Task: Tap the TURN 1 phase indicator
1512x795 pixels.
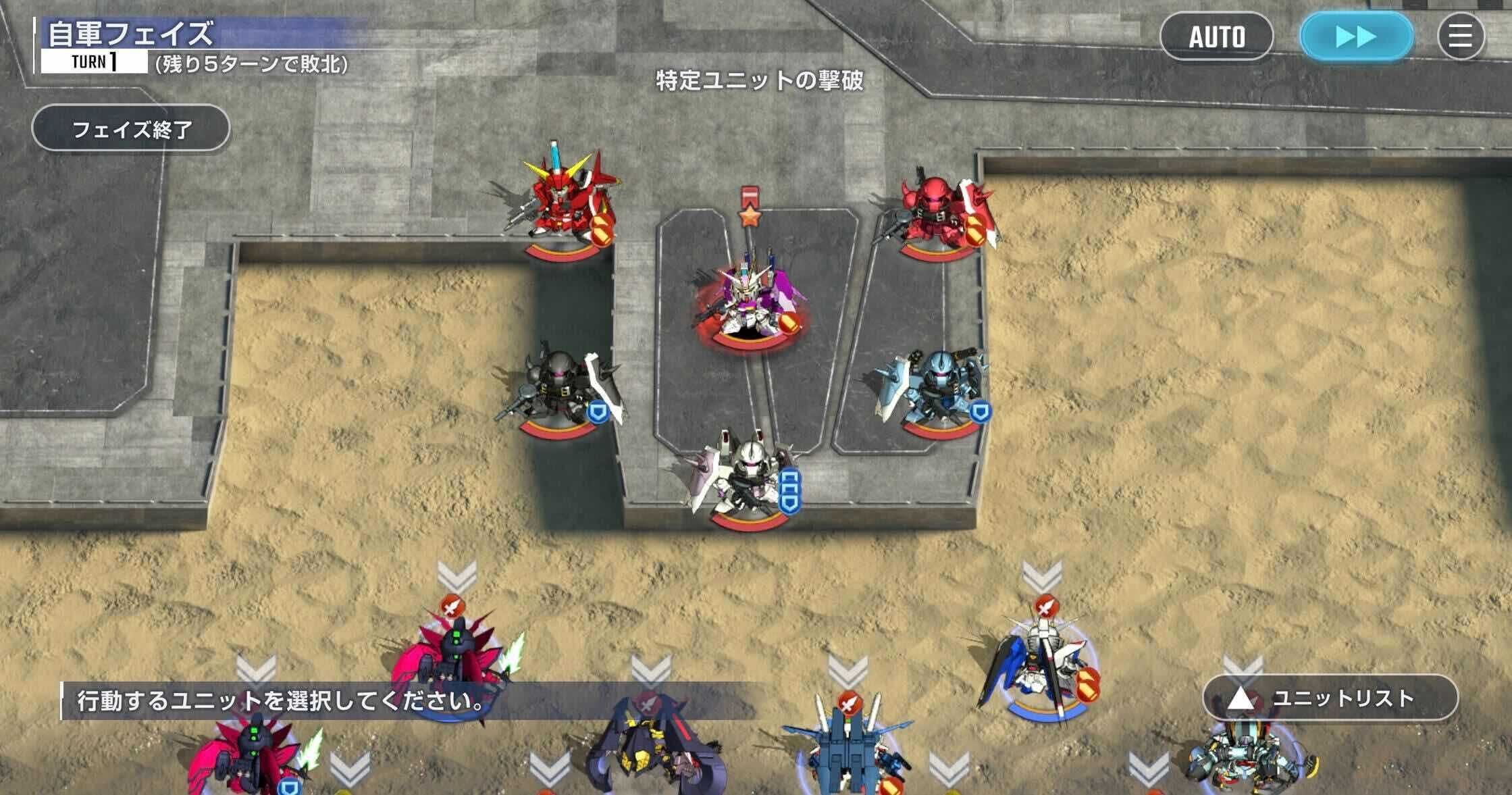Action: [x=93, y=61]
